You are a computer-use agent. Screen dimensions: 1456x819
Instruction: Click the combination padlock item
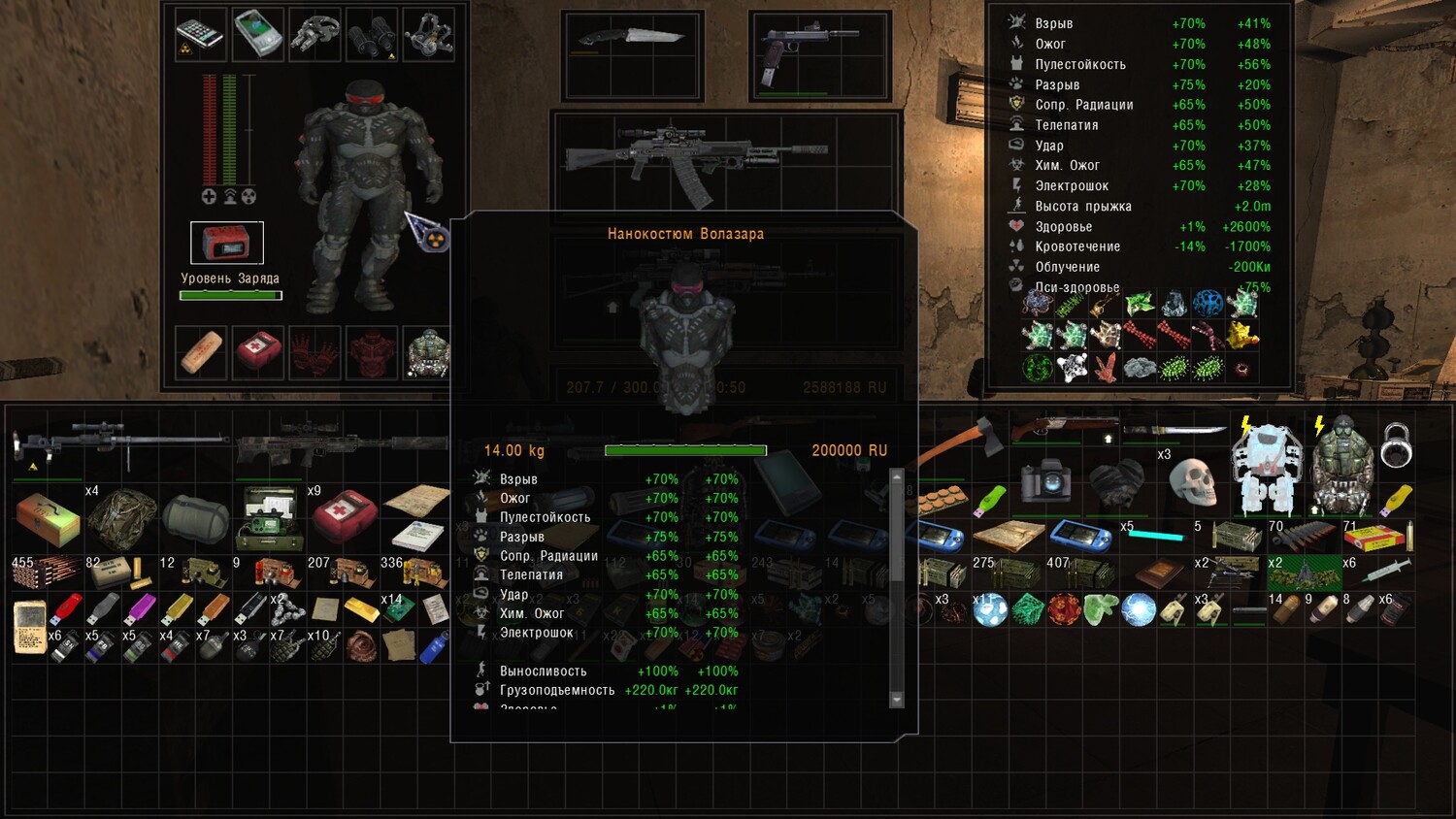[x=1396, y=444]
